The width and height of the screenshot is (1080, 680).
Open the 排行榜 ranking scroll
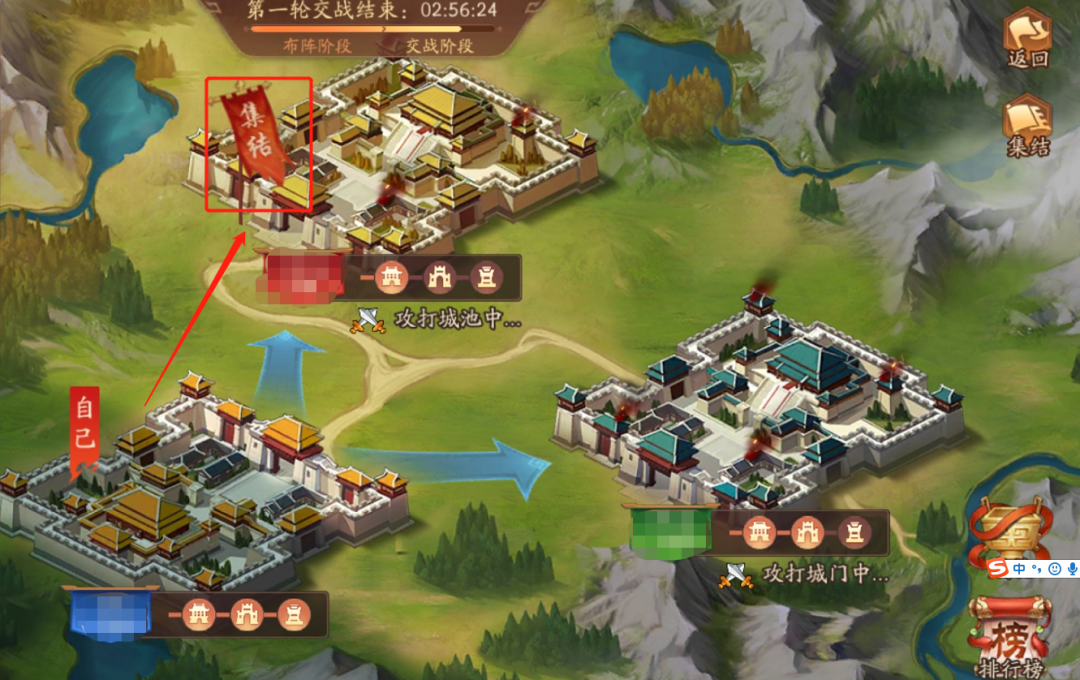(1009, 634)
